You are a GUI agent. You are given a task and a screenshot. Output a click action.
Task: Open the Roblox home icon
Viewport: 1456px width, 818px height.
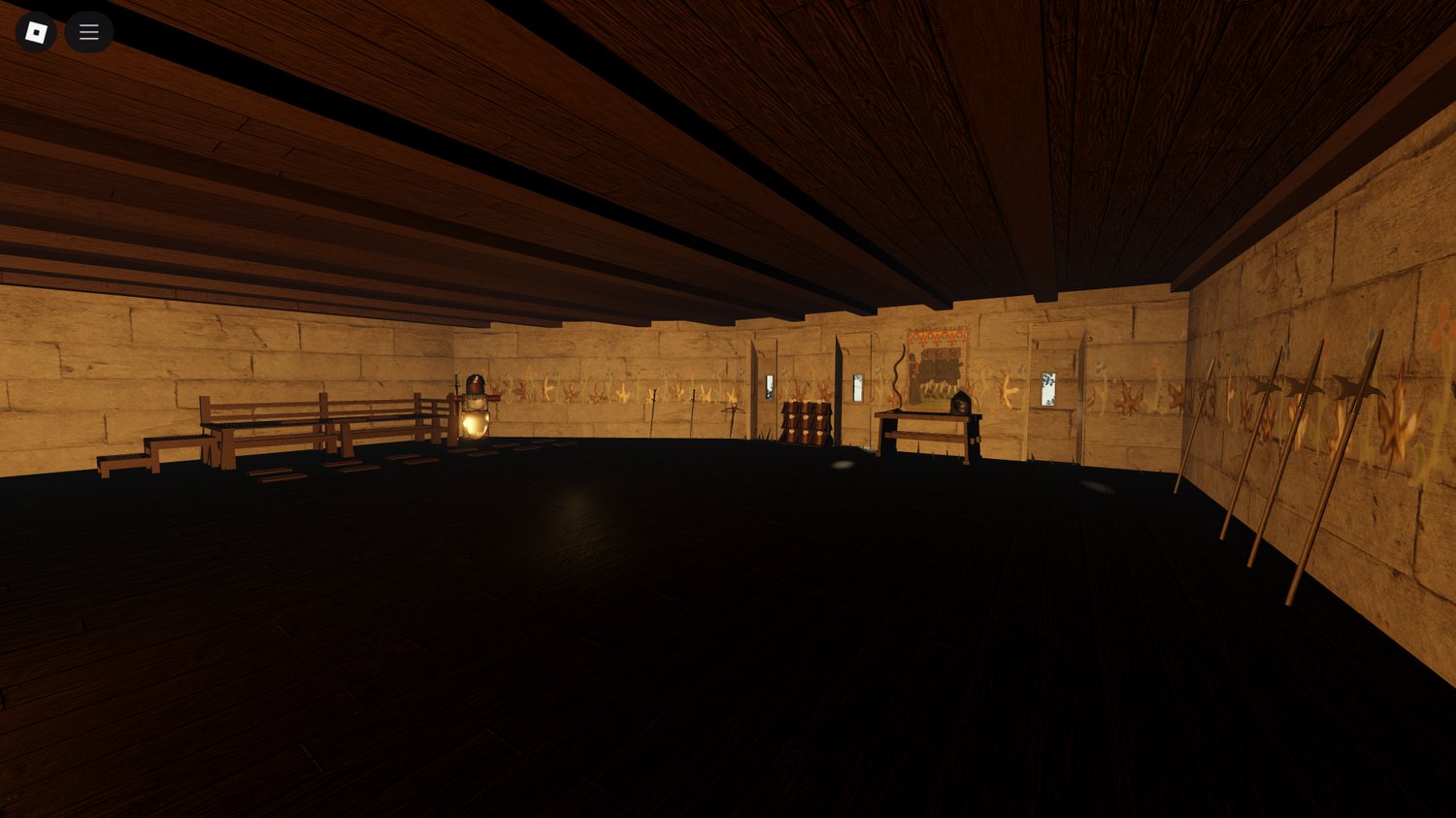click(x=36, y=32)
